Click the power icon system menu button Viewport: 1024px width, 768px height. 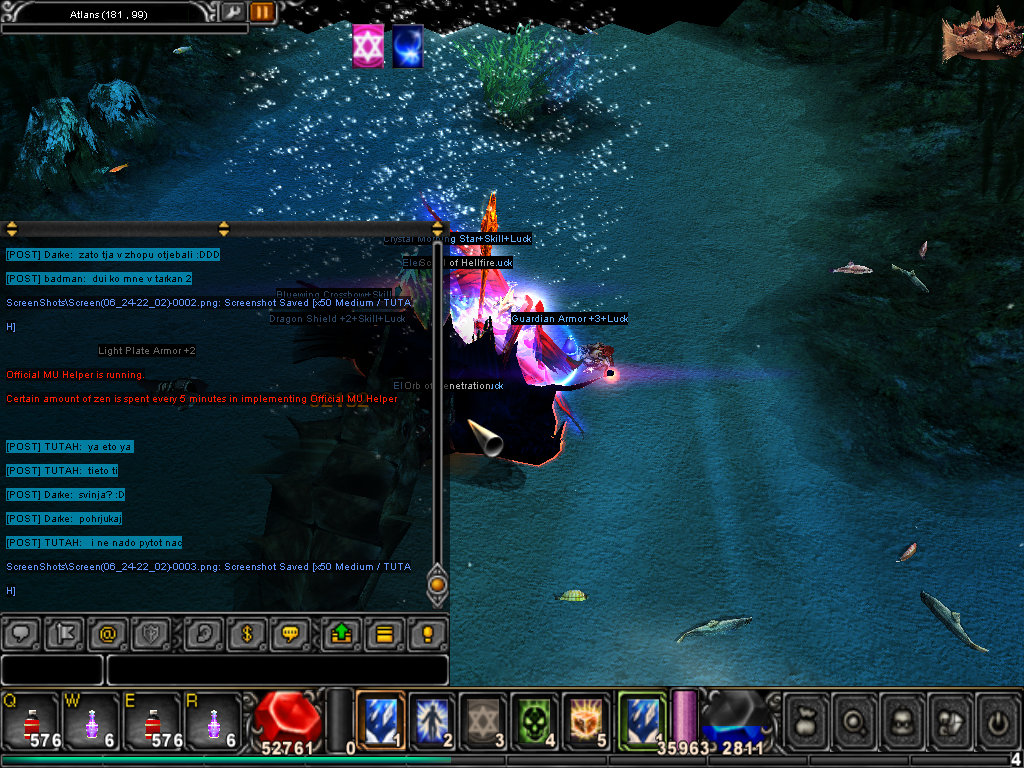999,720
